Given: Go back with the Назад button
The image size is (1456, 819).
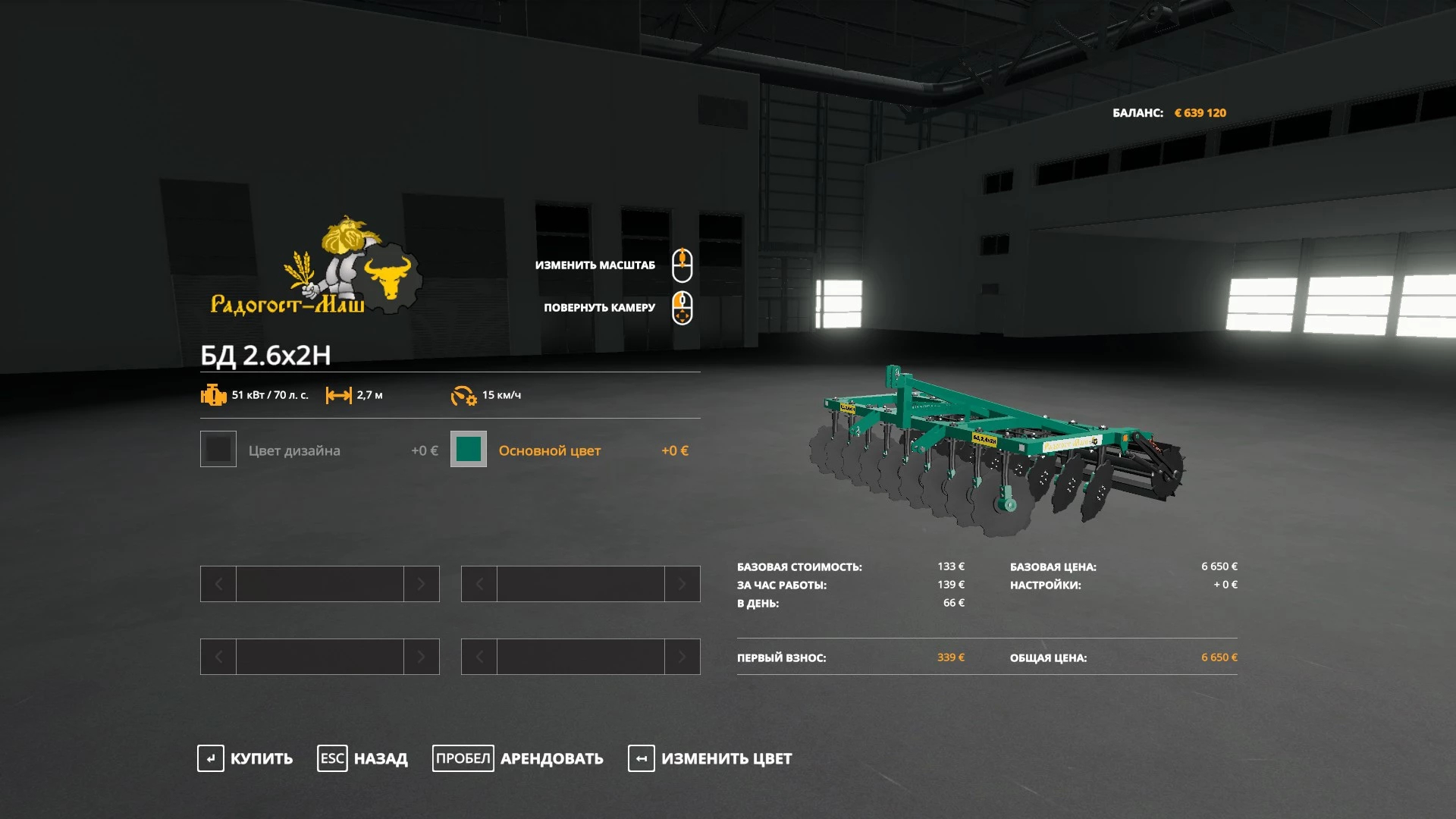Looking at the screenshot, I should point(362,758).
